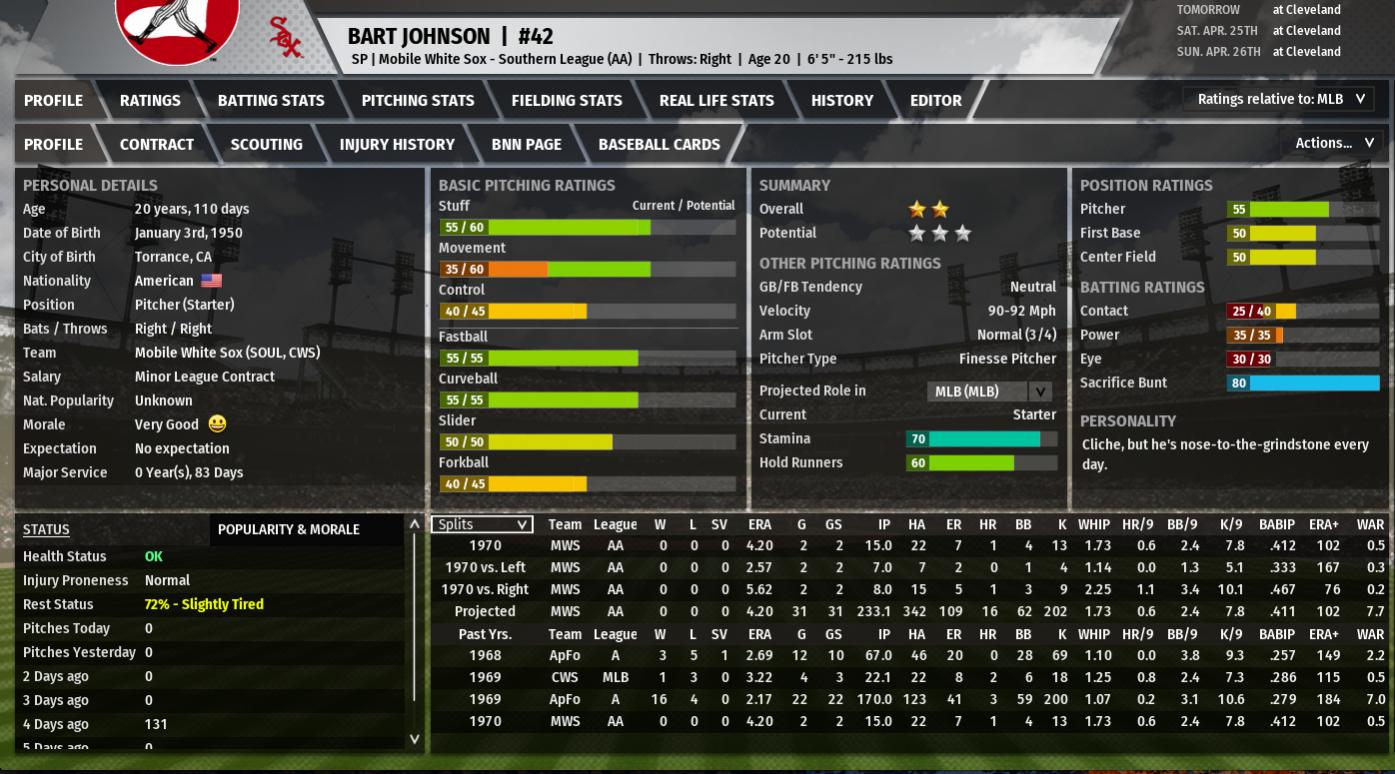Open the Pitching Stats tab

click(417, 100)
